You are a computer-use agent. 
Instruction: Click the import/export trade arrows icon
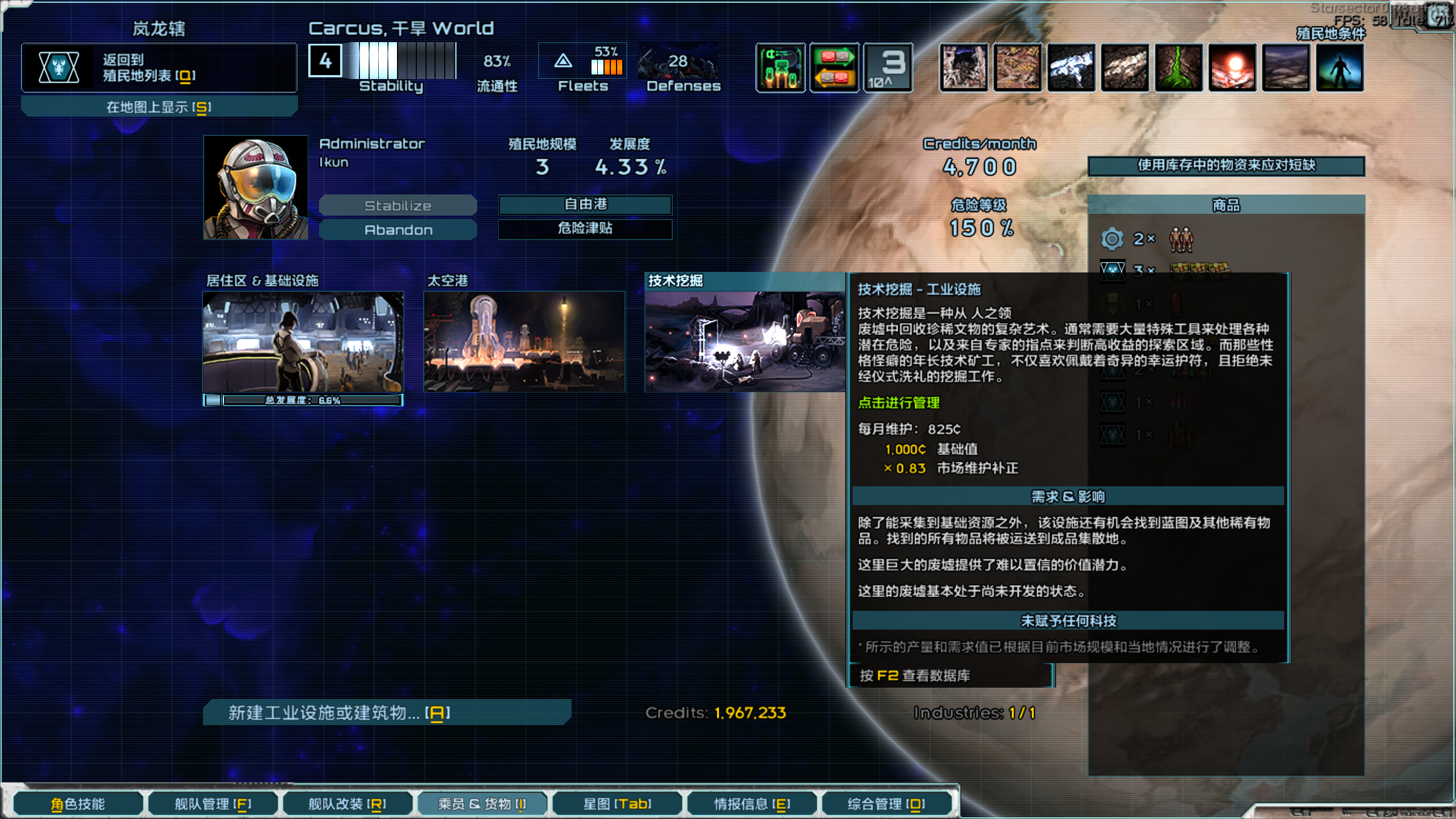click(834, 68)
